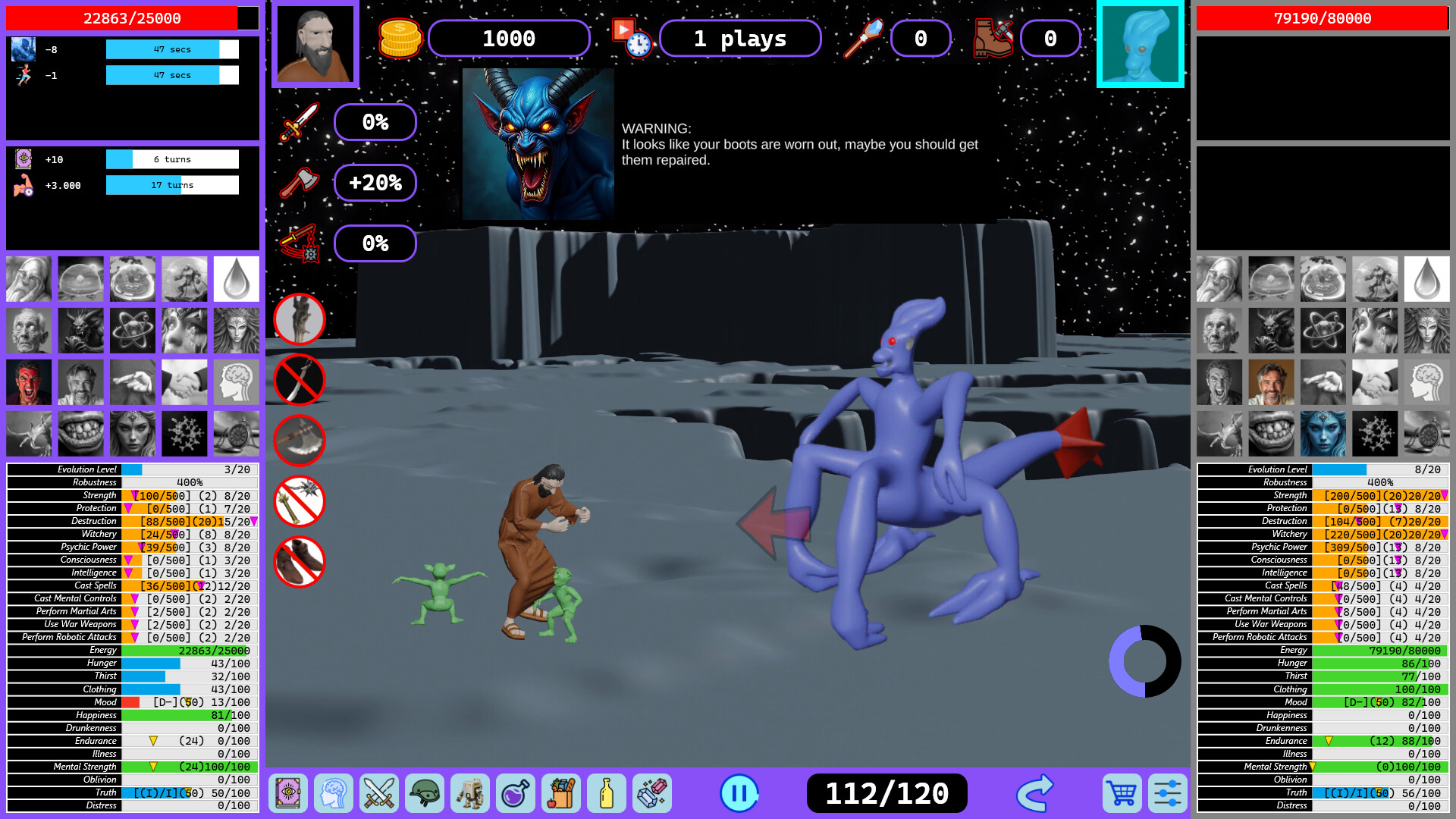Open the bottle drinks menu
The height and width of the screenshot is (819, 1456).
607,793
